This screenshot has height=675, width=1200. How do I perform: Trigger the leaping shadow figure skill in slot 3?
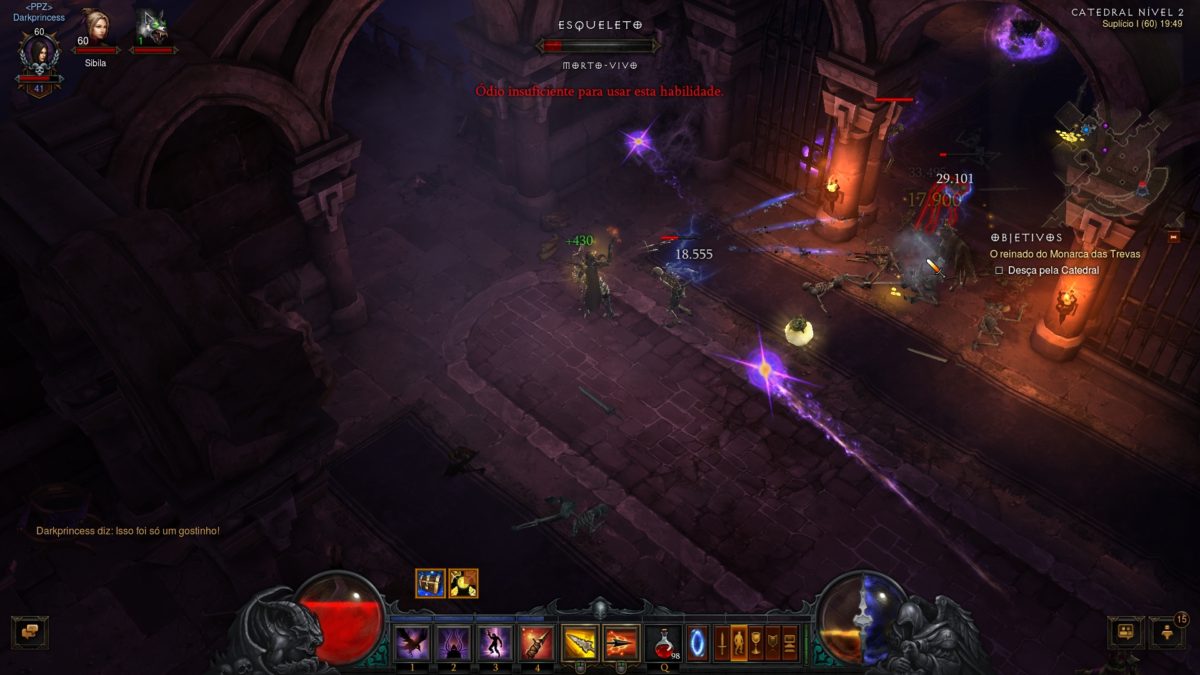495,642
